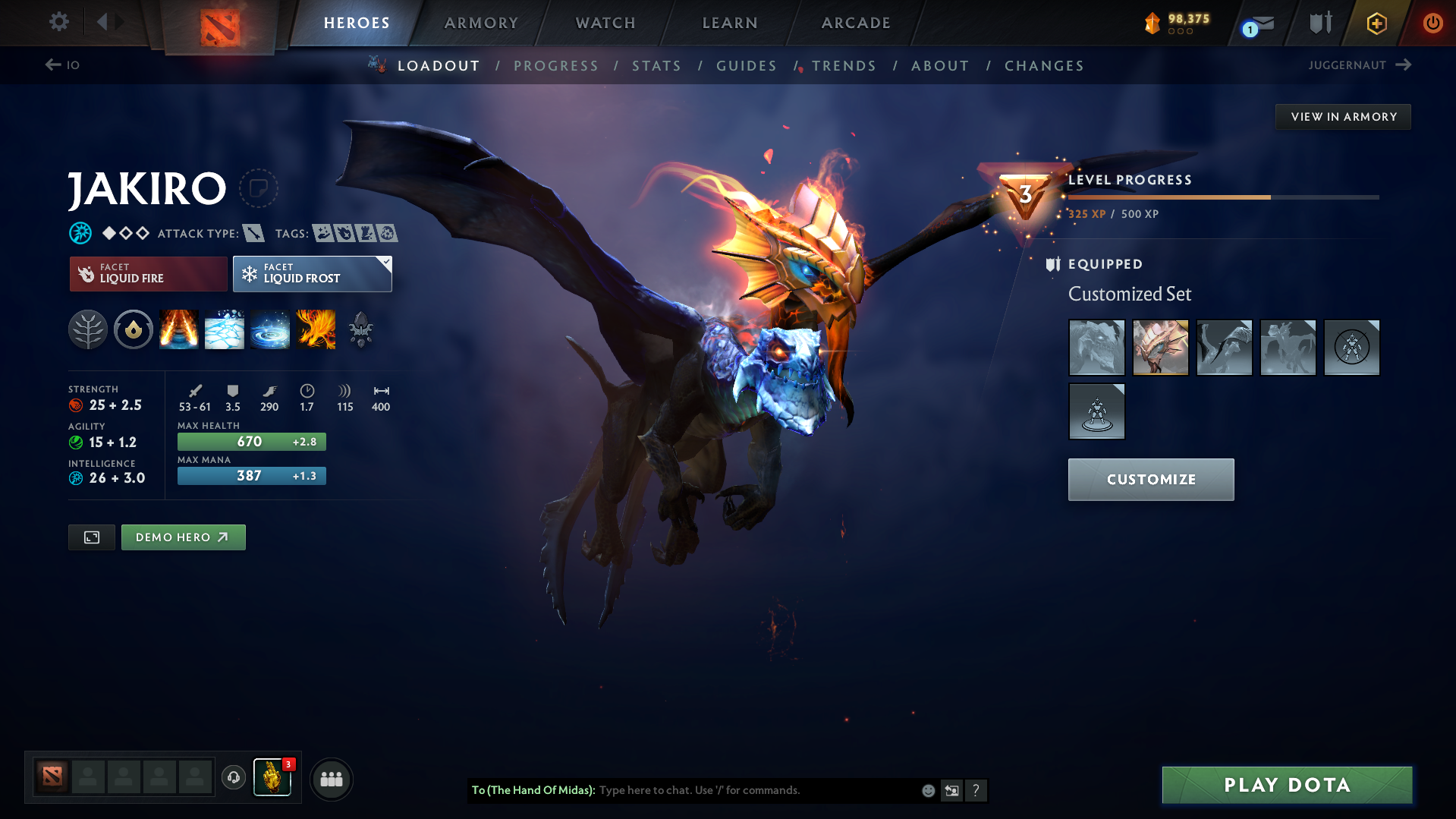Open the Ice Path ability icon
This screenshot has height=819, width=1456.
coord(225,329)
